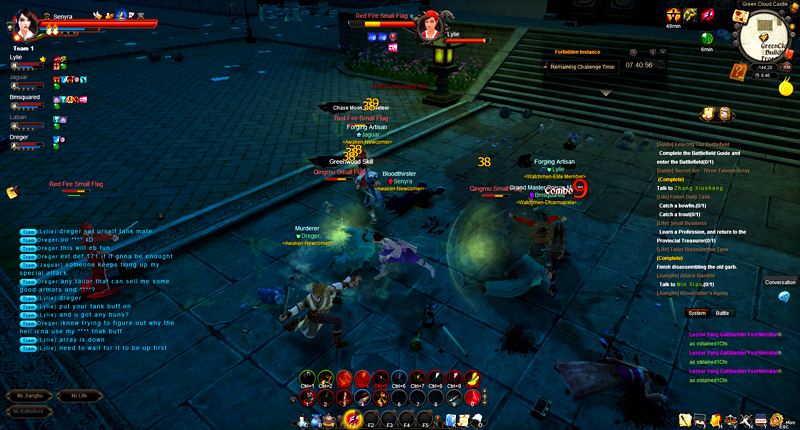800x430 pixels.
Task: Switch to the System log tab
Action: pyautogui.click(x=697, y=313)
